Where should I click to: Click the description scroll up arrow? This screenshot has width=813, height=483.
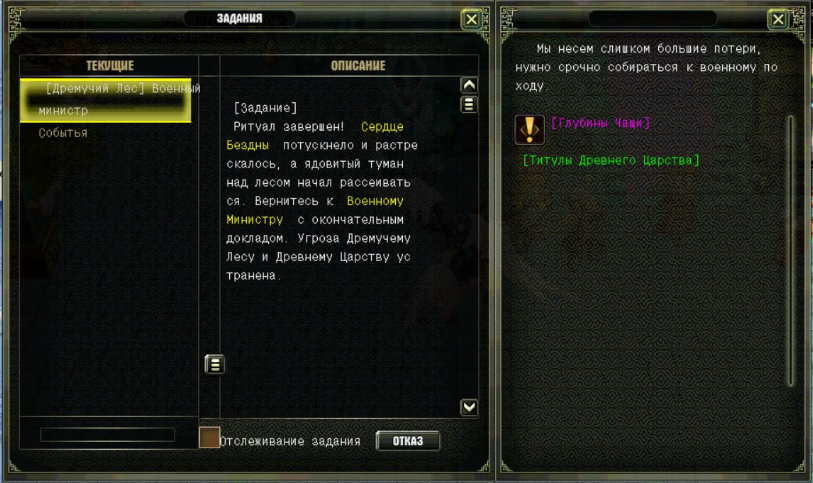coord(468,86)
